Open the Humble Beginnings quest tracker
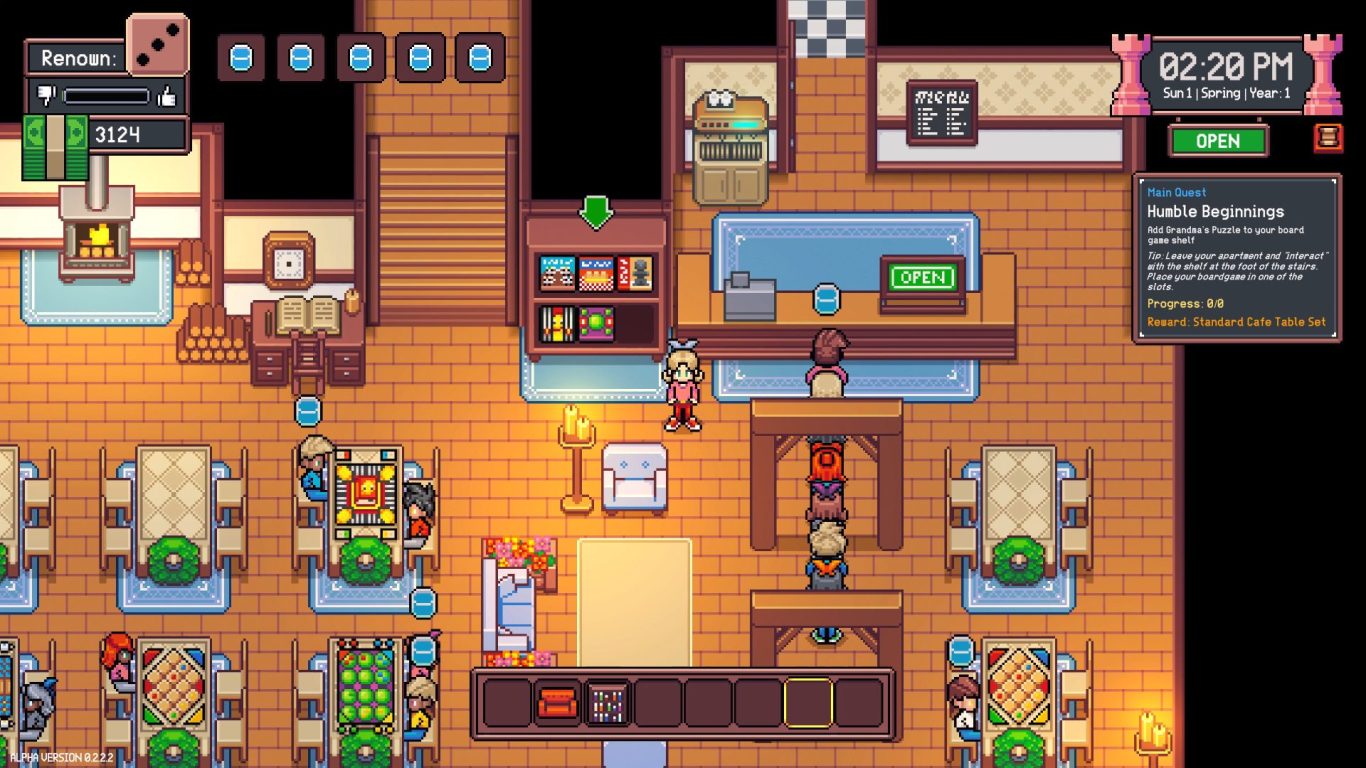1366x768 pixels. [1237, 258]
